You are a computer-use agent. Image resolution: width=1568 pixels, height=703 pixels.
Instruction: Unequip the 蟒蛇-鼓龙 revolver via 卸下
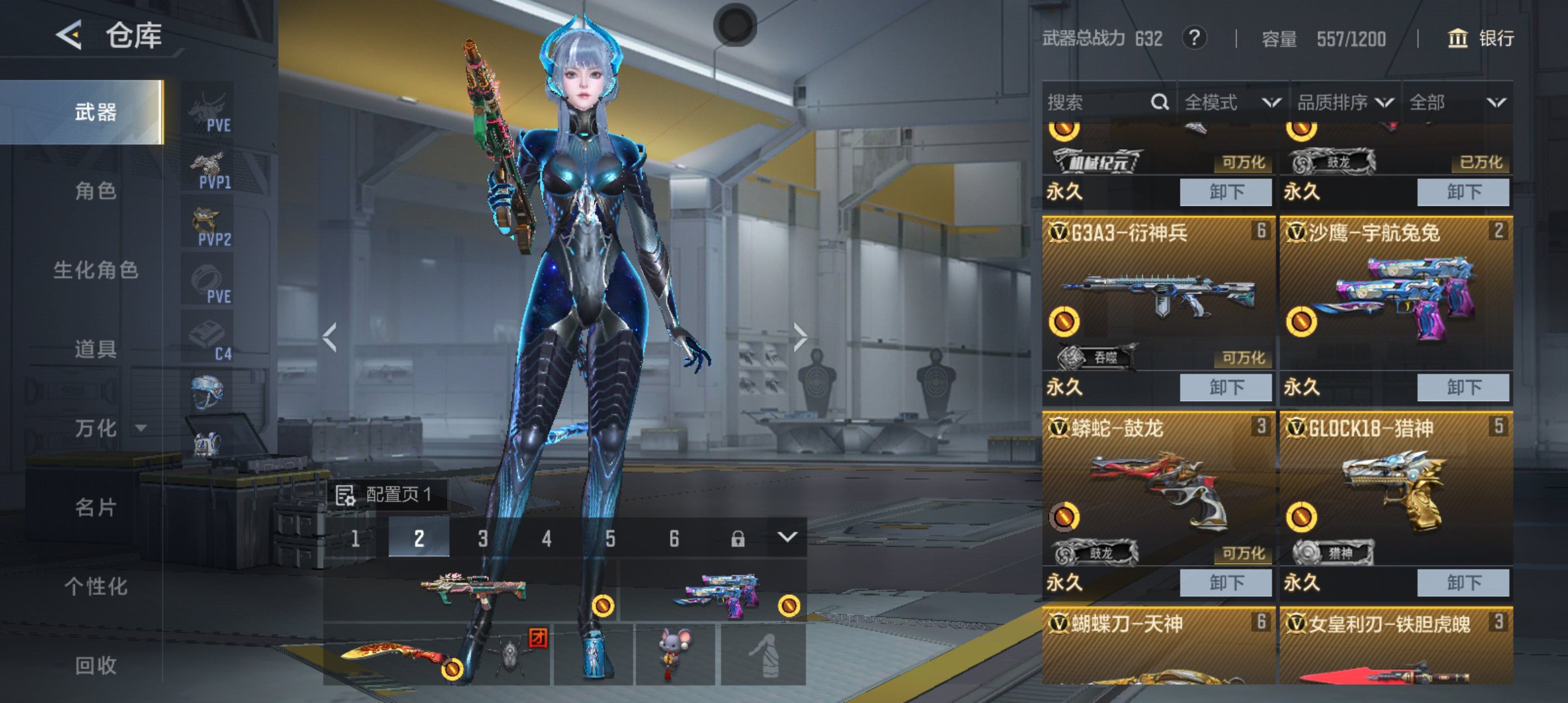click(x=1225, y=583)
